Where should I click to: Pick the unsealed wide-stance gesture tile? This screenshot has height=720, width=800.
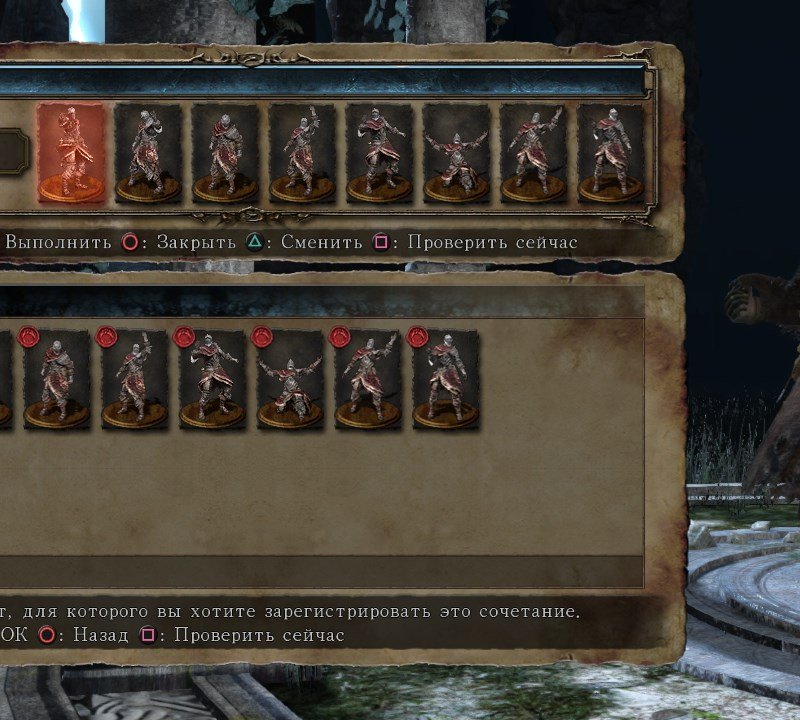pos(379,153)
